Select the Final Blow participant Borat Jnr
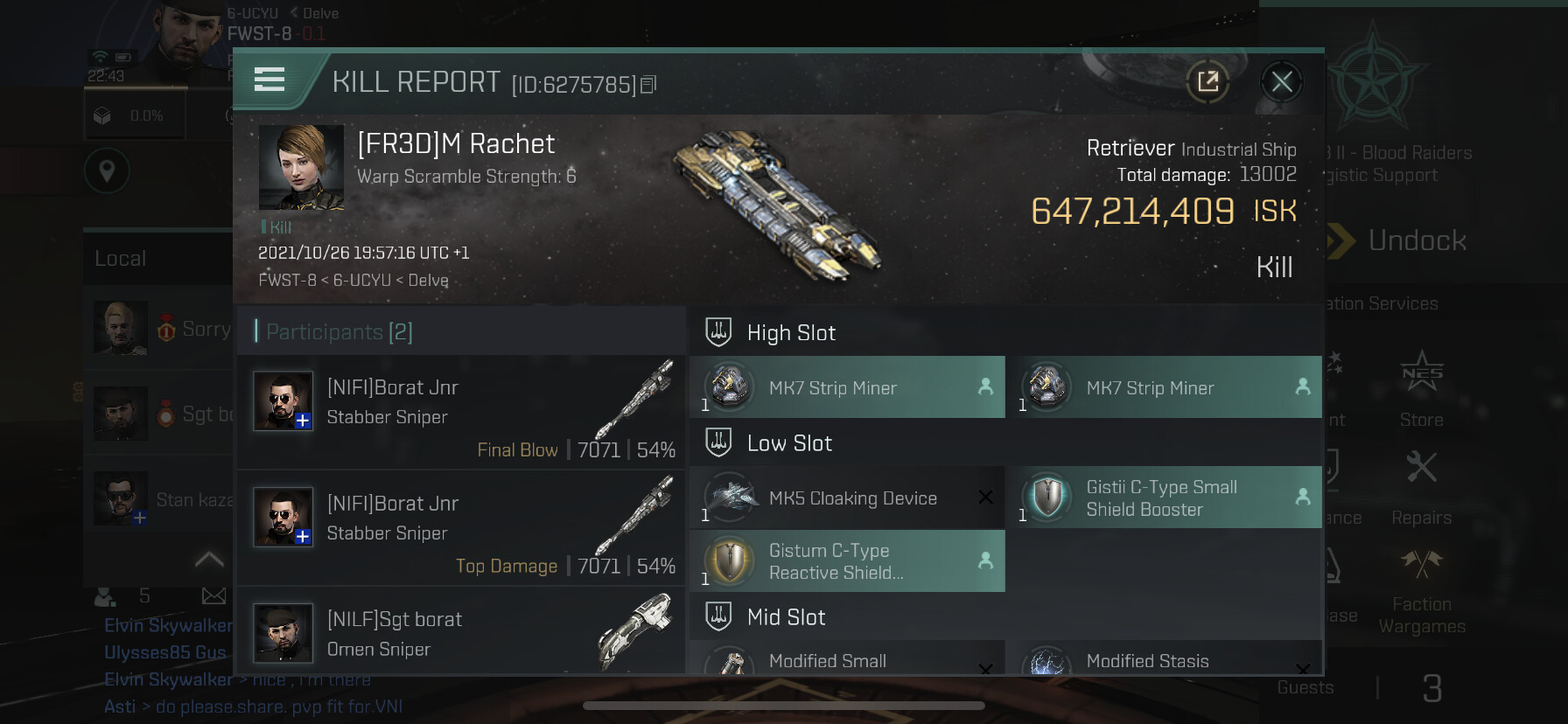 click(x=461, y=411)
